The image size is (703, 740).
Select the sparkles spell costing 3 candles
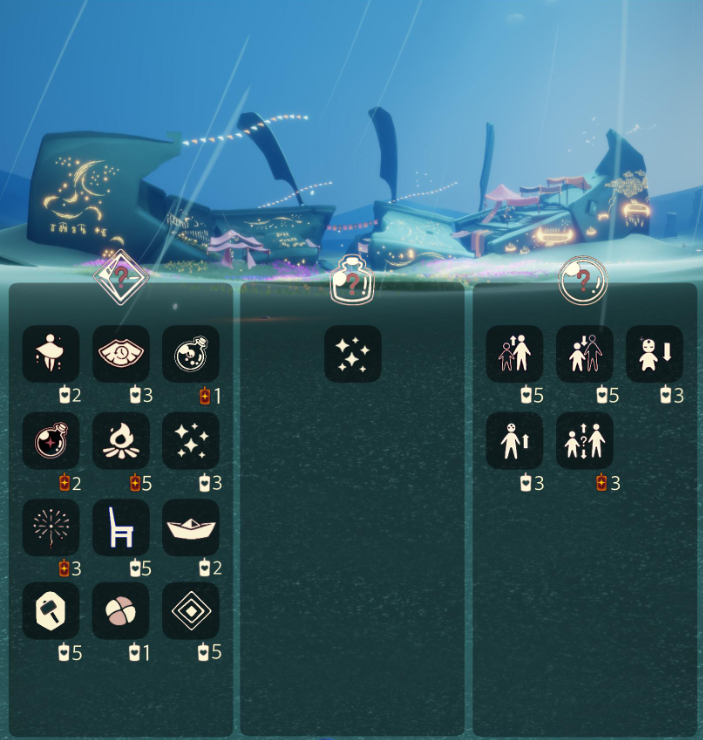click(190, 441)
